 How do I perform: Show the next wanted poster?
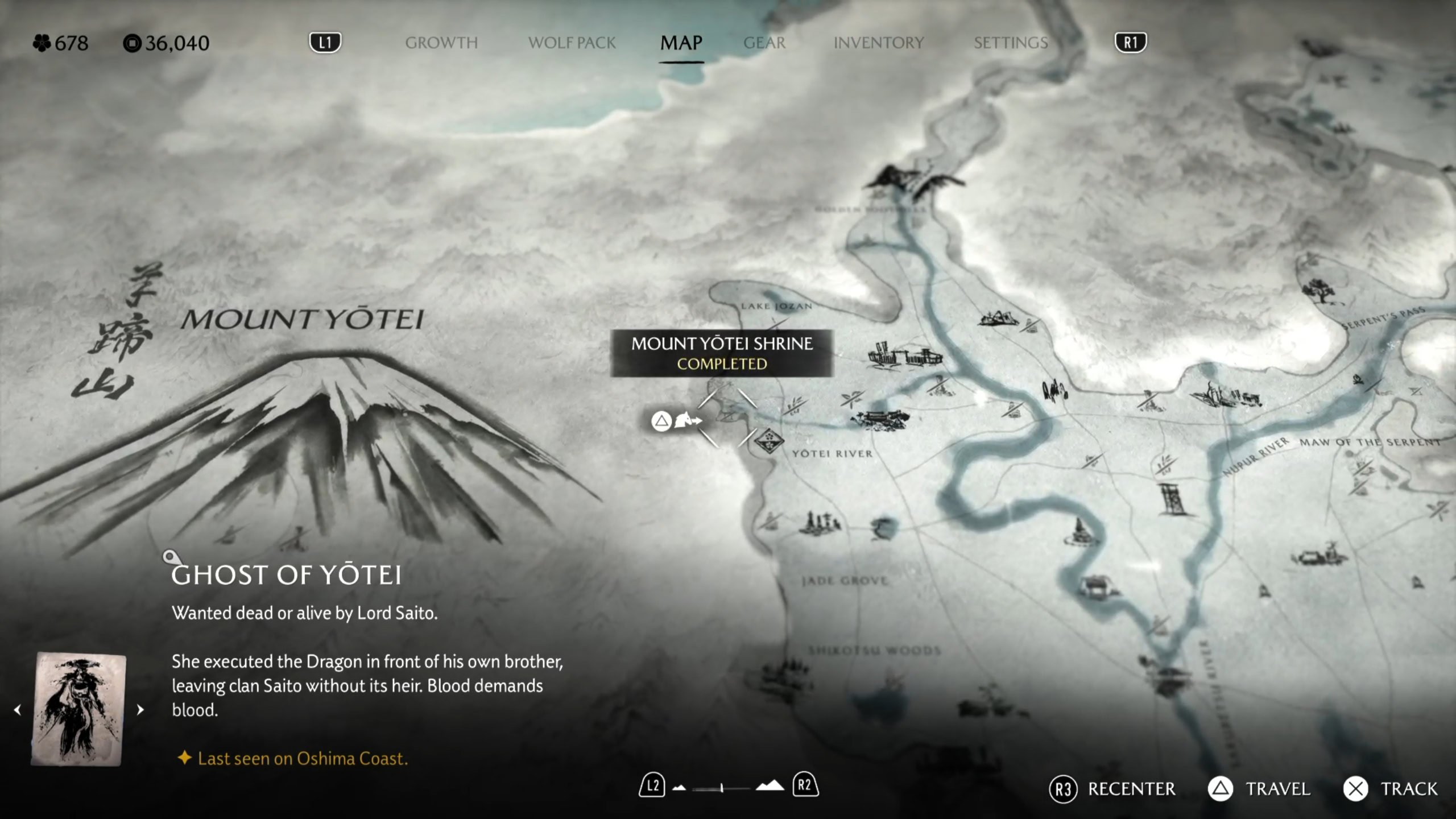tap(140, 710)
